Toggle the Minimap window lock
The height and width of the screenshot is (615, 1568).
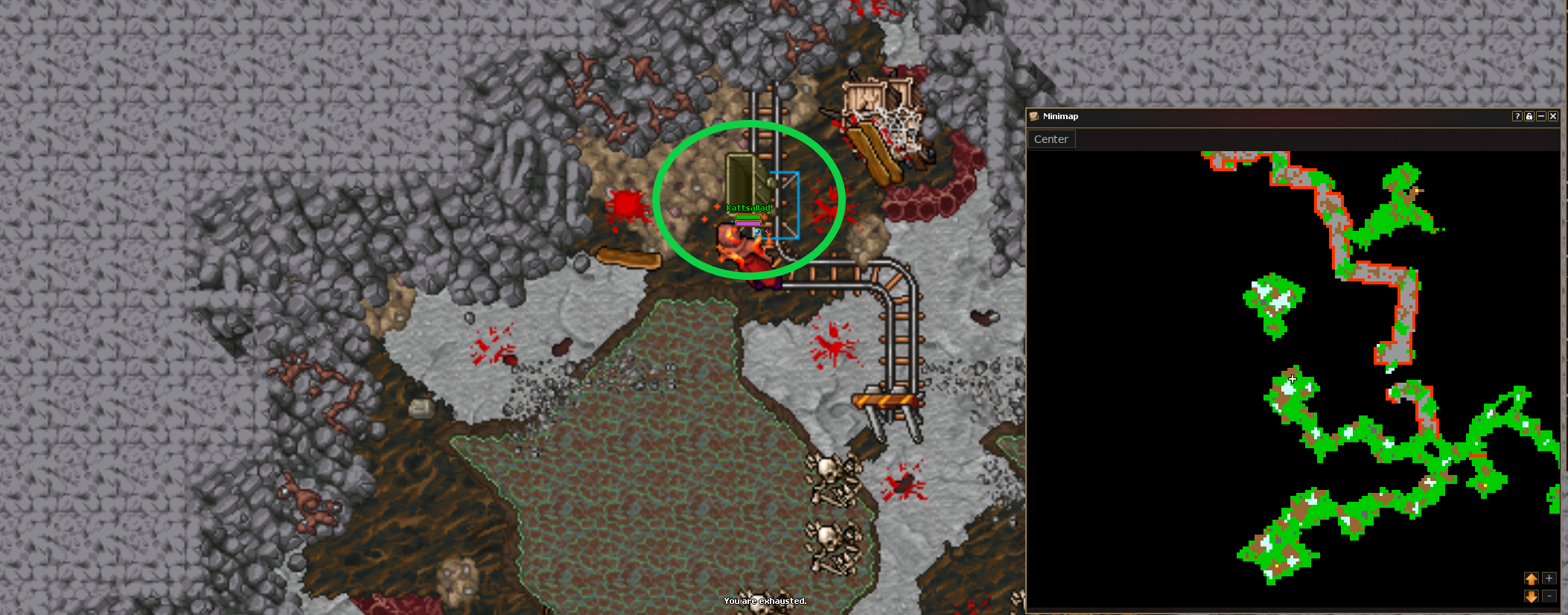(1529, 116)
